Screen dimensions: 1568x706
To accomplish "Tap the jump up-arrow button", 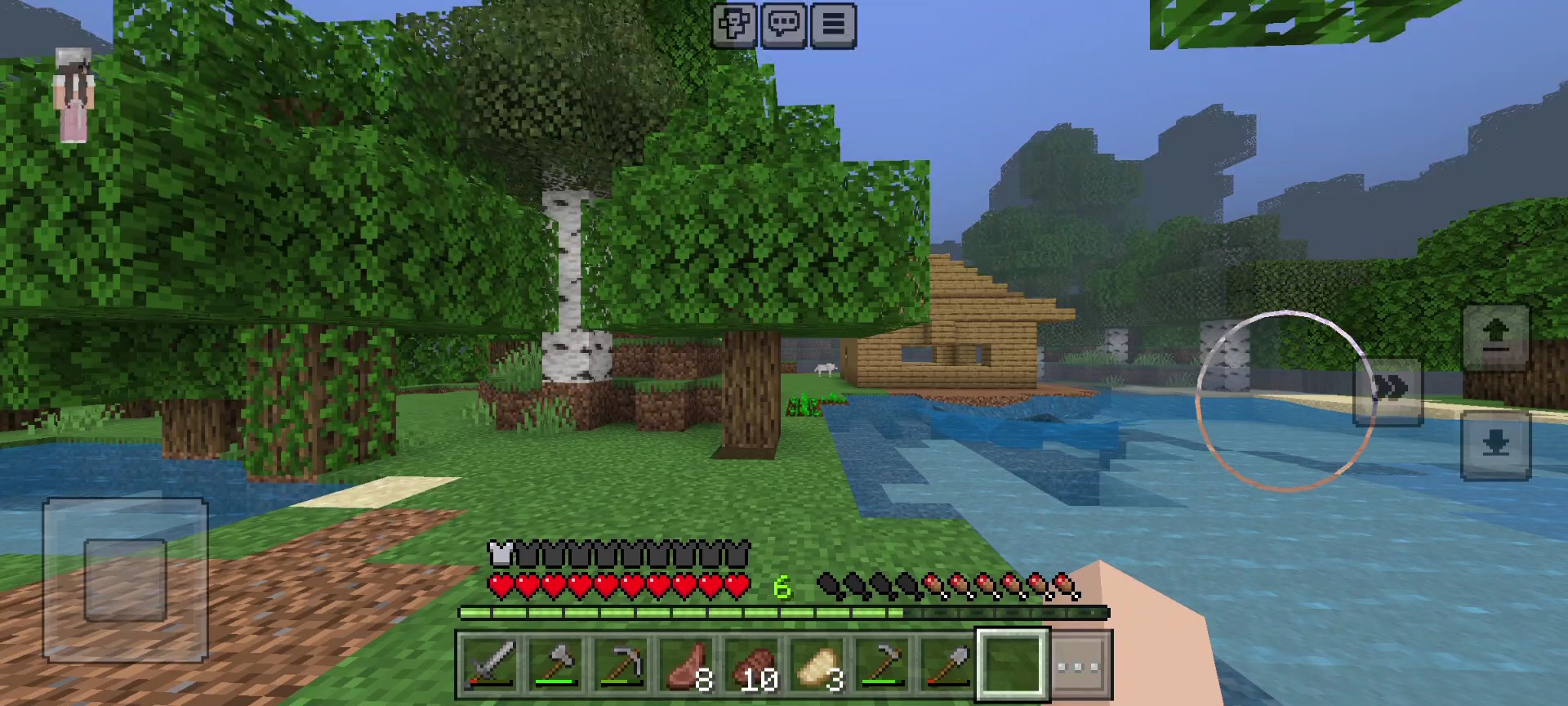I will pos(1495,336).
